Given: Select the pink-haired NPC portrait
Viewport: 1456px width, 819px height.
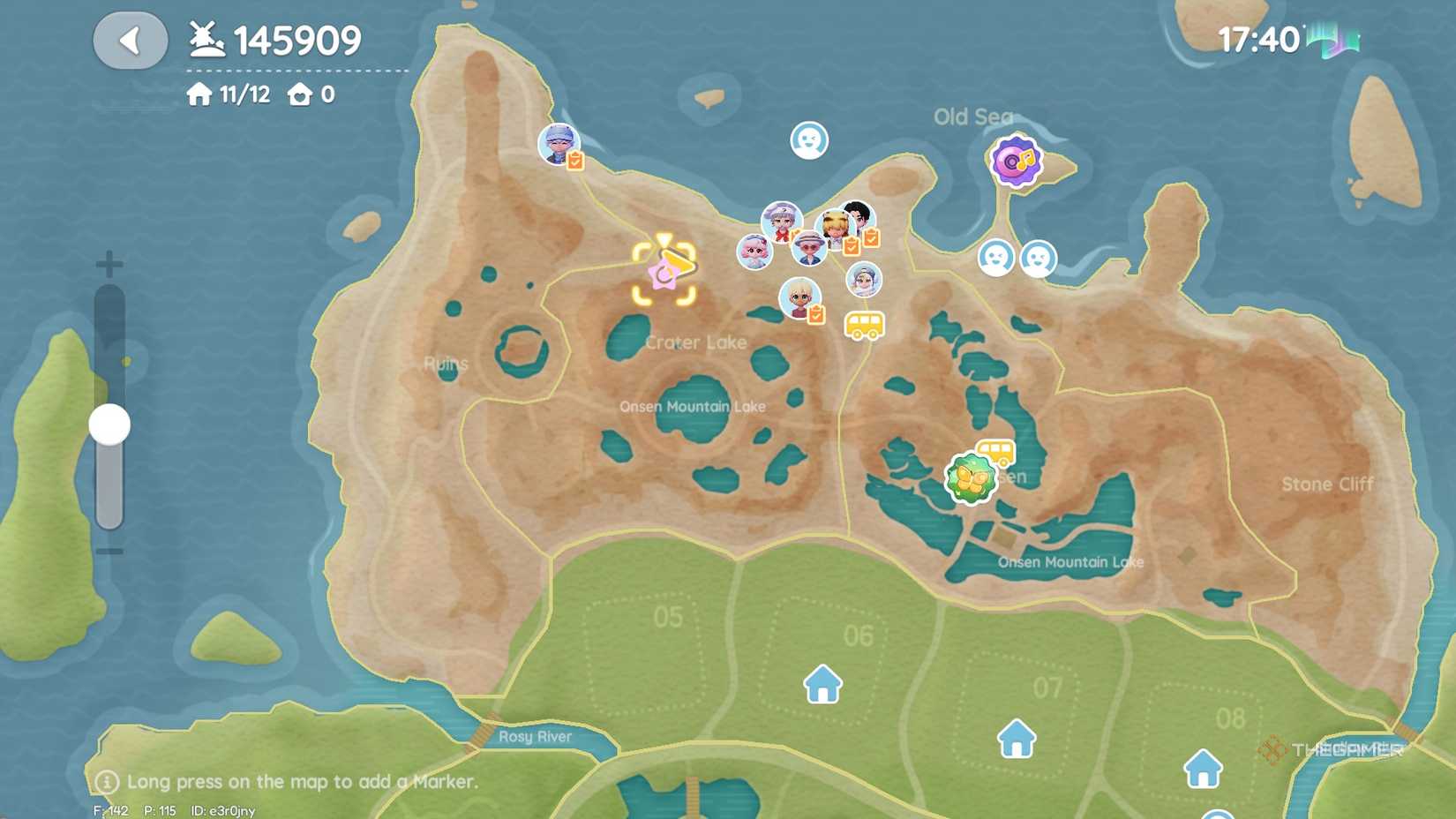Looking at the screenshot, I should 754,252.
